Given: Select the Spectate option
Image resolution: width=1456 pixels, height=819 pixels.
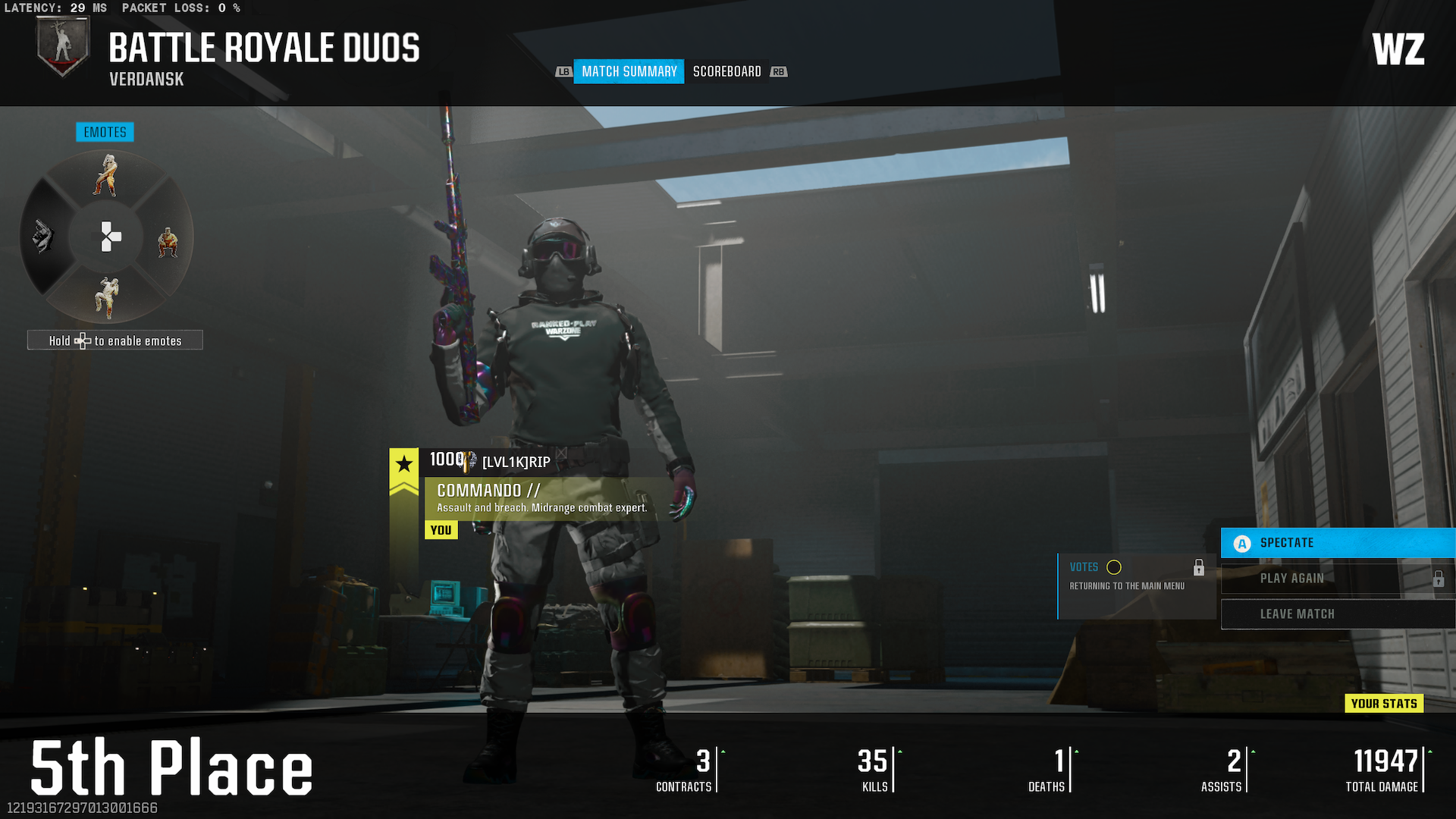Looking at the screenshot, I should click(x=1337, y=543).
